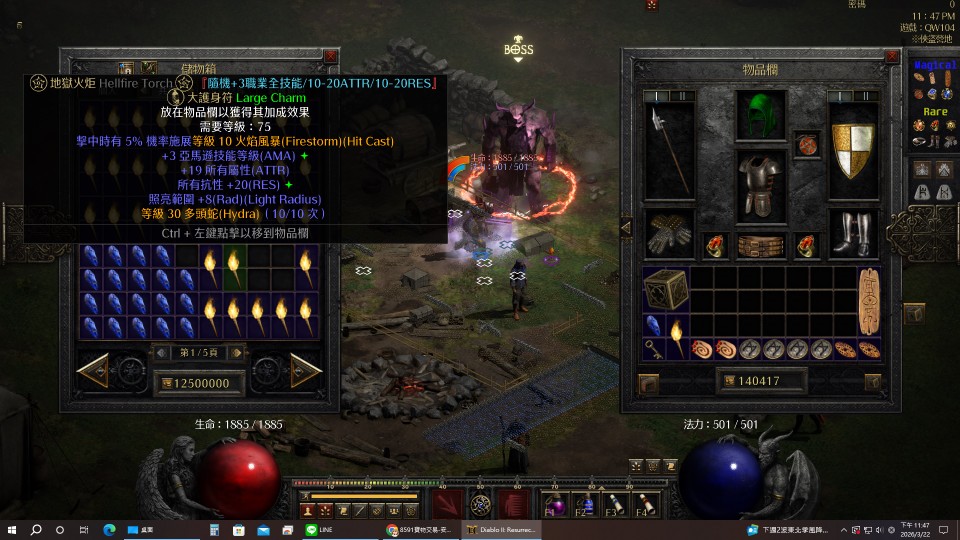Go to the previous stash page
Image resolution: width=960 pixels, height=540 pixels.
tap(93, 371)
